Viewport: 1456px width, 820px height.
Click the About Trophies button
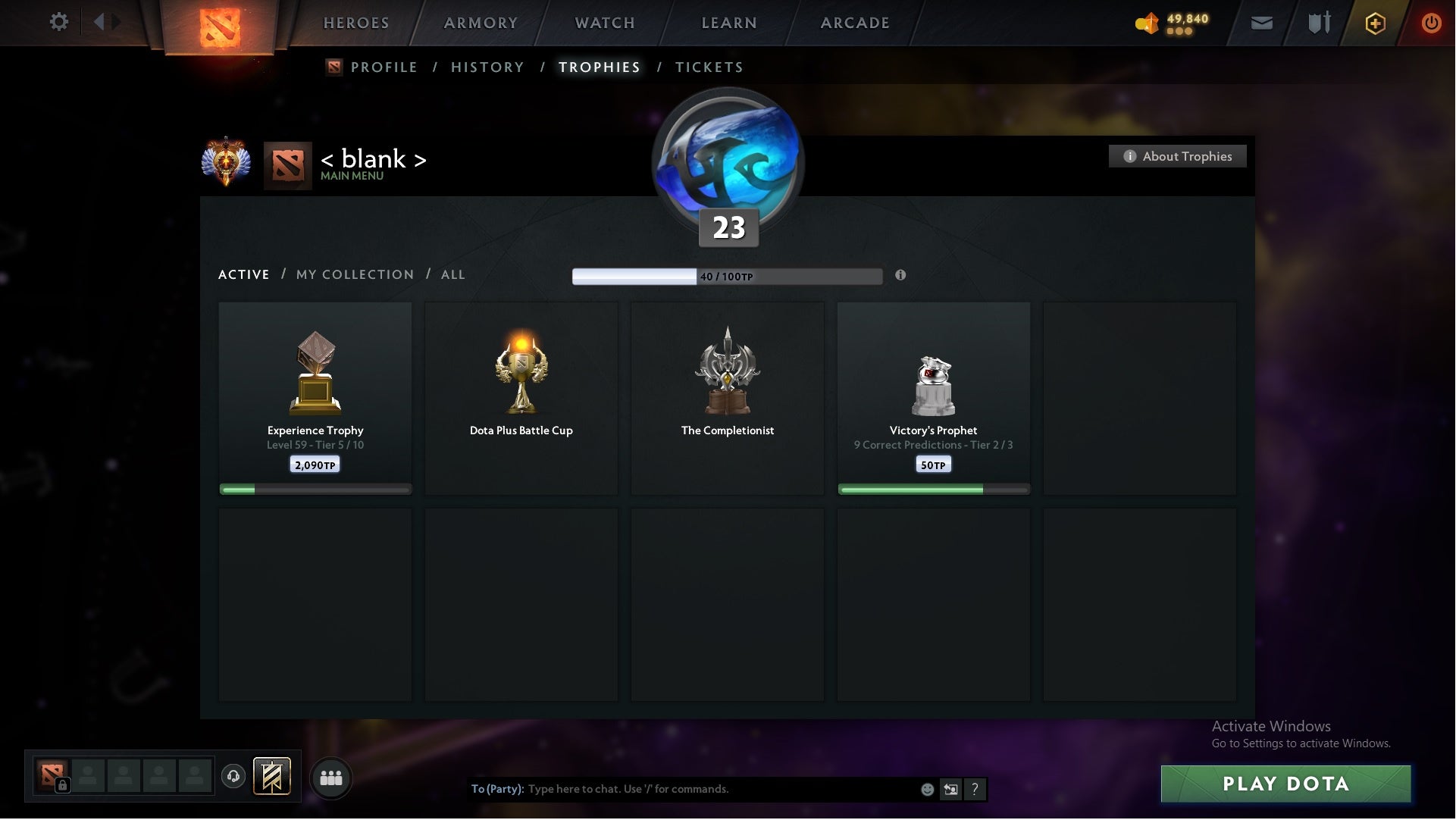[x=1177, y=156]
